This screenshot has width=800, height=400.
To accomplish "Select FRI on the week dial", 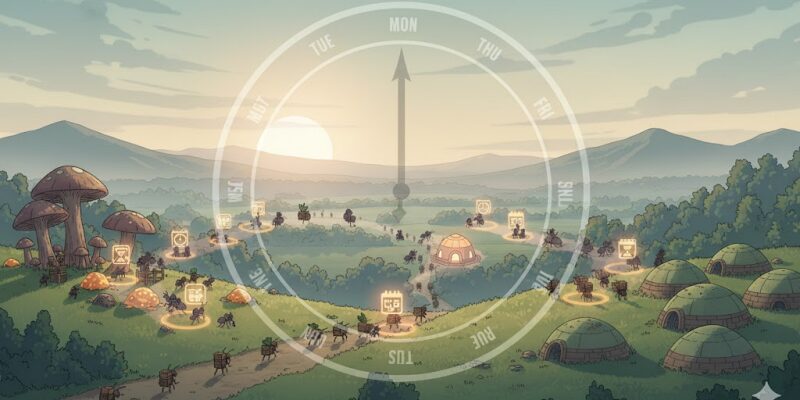I will coord(542,108).
